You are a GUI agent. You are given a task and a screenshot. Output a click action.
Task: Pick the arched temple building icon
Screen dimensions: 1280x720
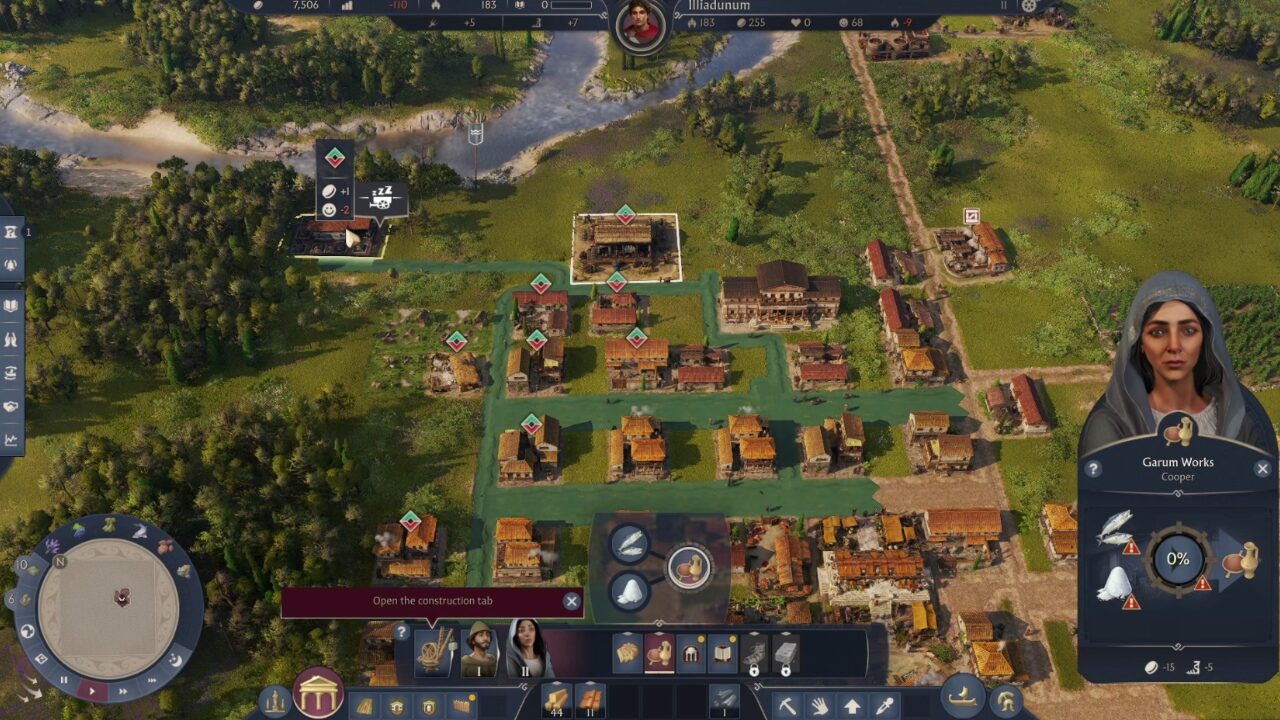[x=691, y=653]
